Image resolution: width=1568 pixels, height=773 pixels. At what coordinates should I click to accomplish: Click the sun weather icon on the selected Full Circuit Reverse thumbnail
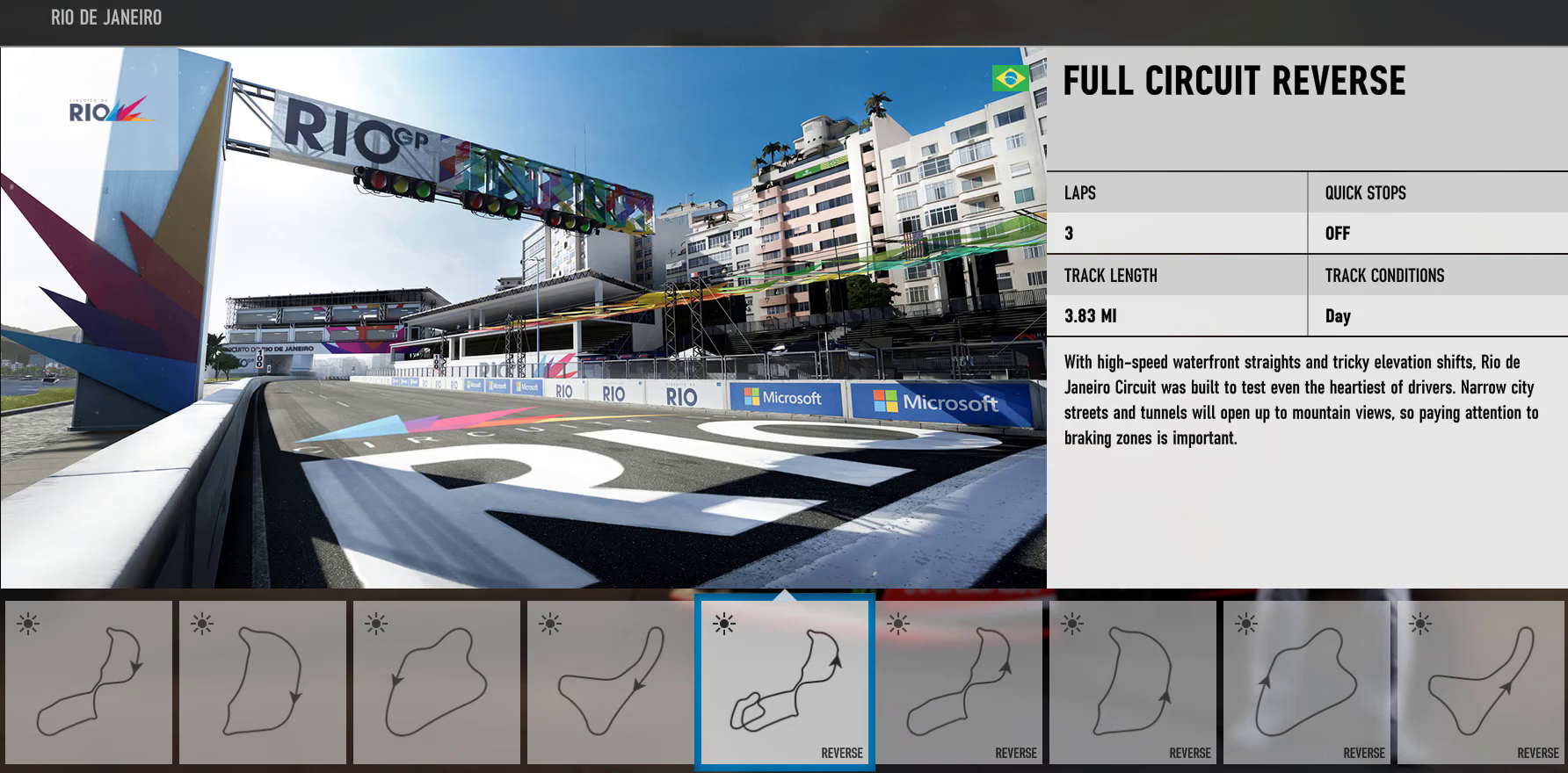pyautogui.click(x=722, y=625)
